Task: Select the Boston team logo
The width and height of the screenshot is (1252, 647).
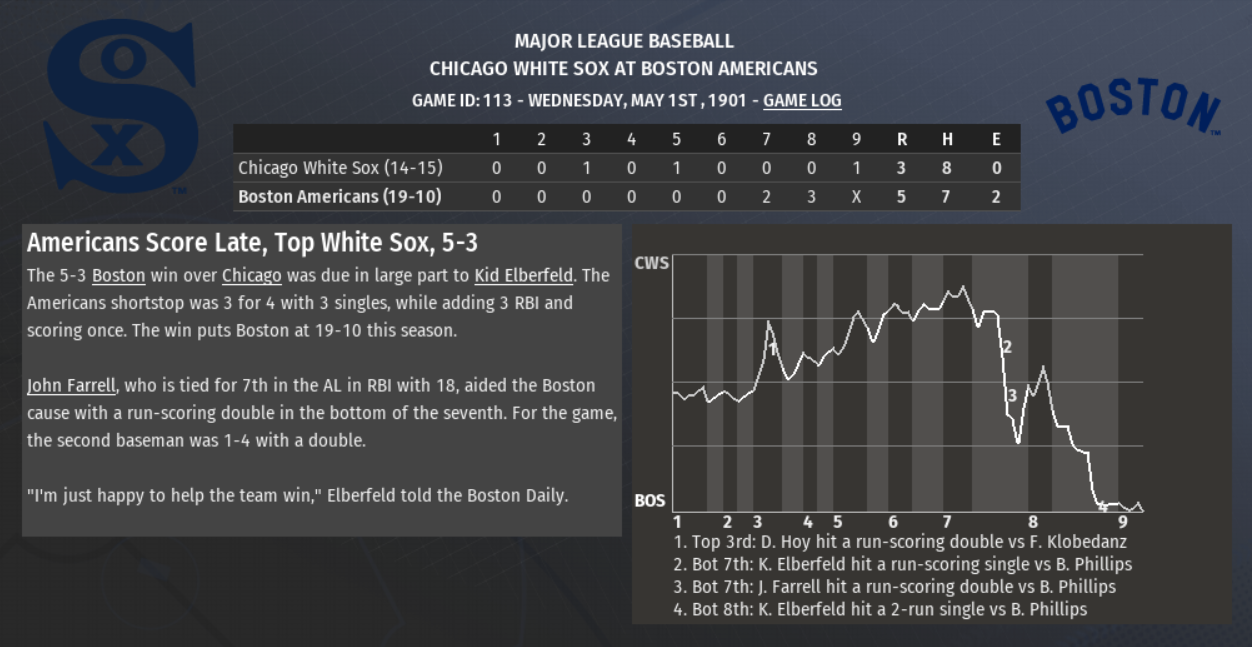Action: coord(1133,106)
